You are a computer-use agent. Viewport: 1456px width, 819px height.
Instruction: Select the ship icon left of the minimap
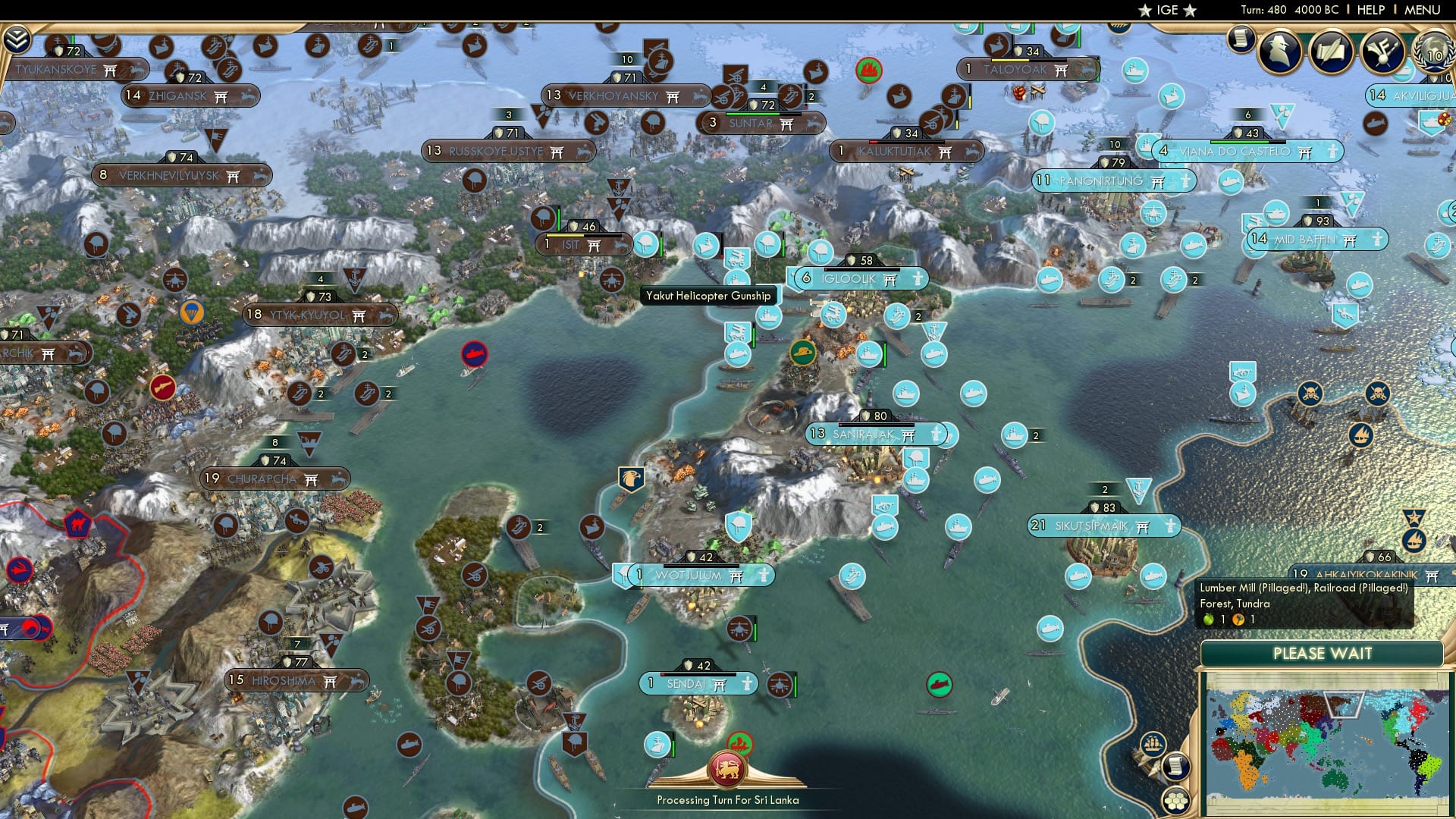pyautogui.click(x=1152, y=745)
